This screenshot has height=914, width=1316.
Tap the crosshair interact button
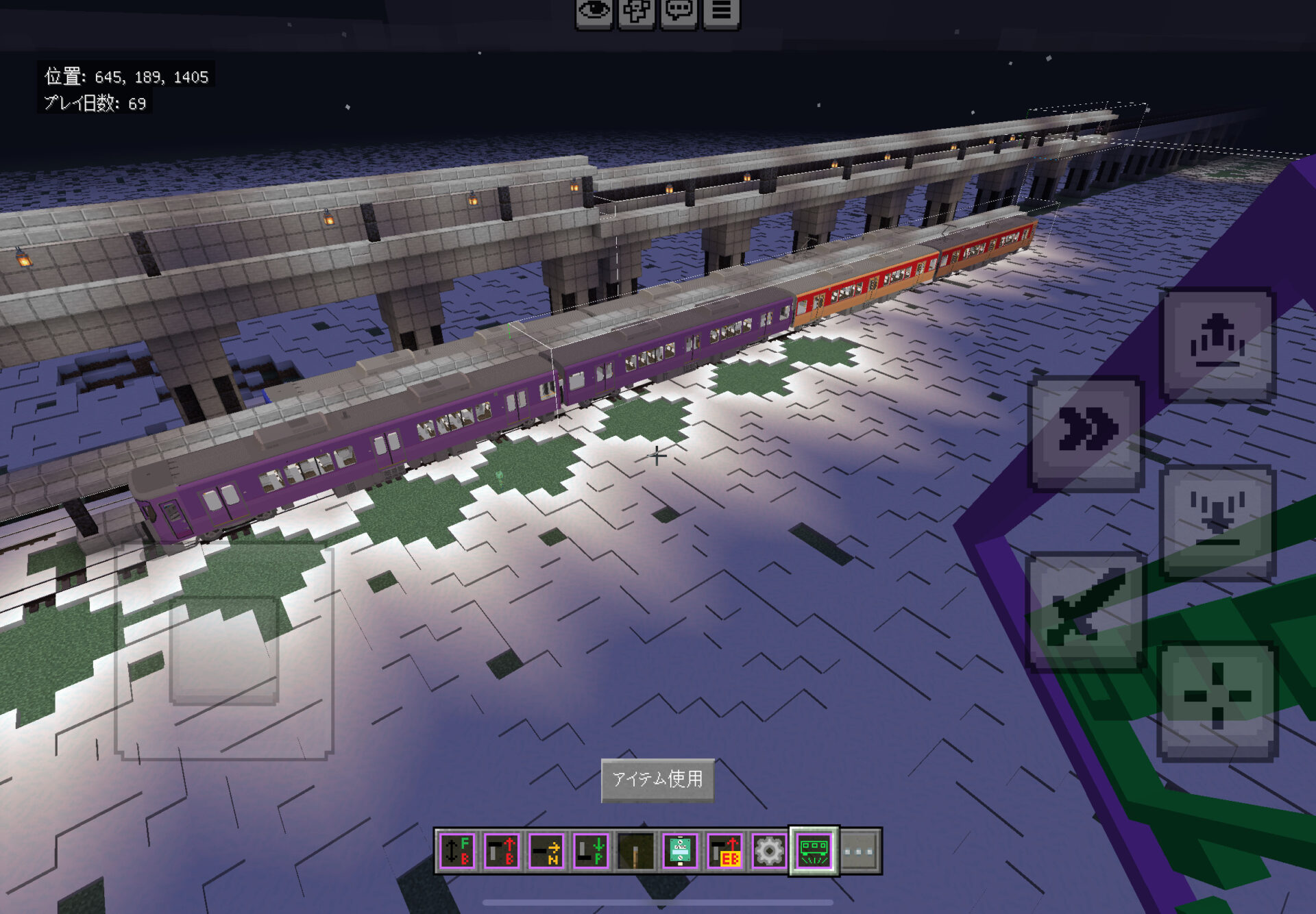point(1217,699)
